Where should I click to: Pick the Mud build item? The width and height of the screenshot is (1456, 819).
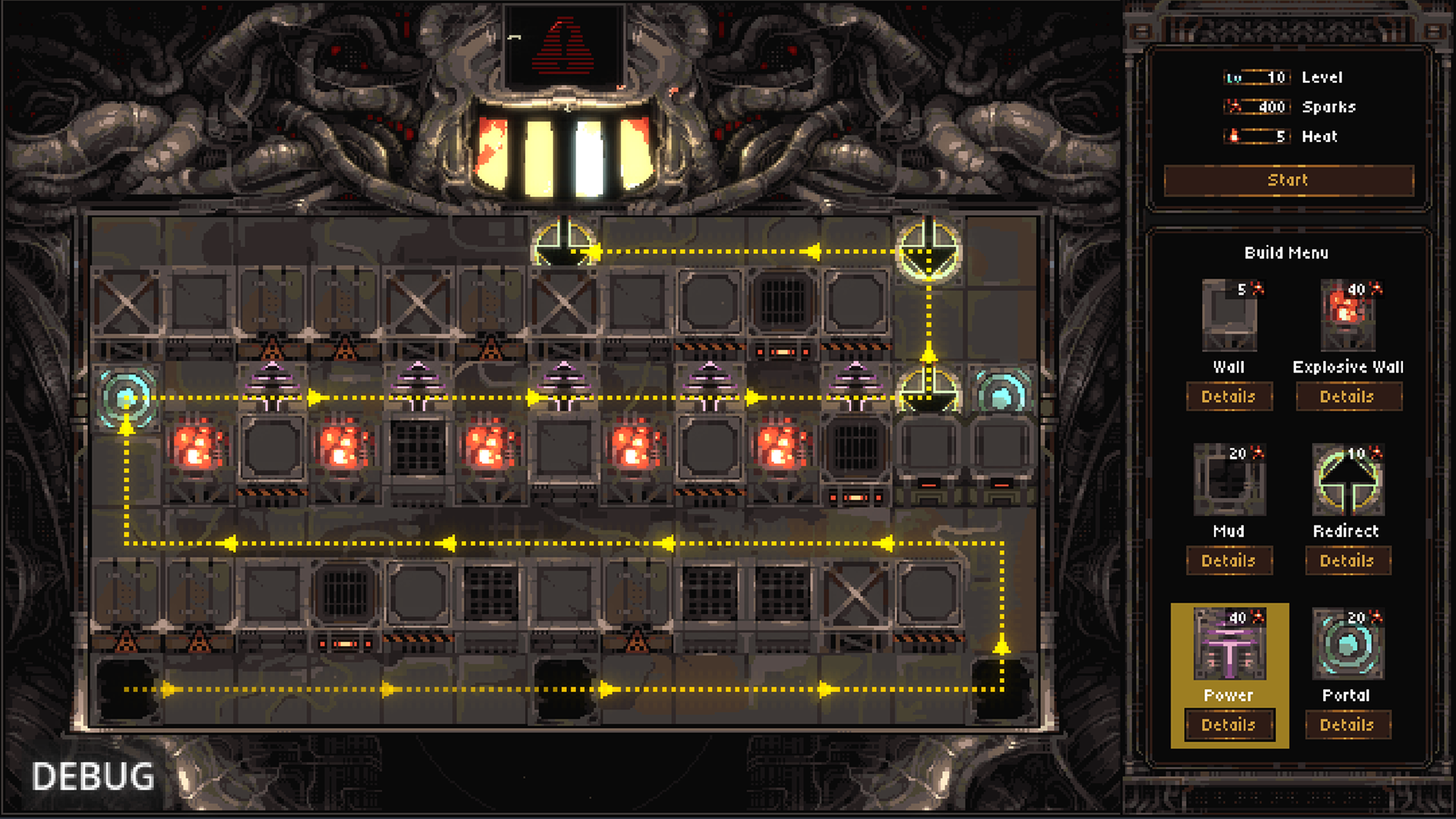point(1229,480)
